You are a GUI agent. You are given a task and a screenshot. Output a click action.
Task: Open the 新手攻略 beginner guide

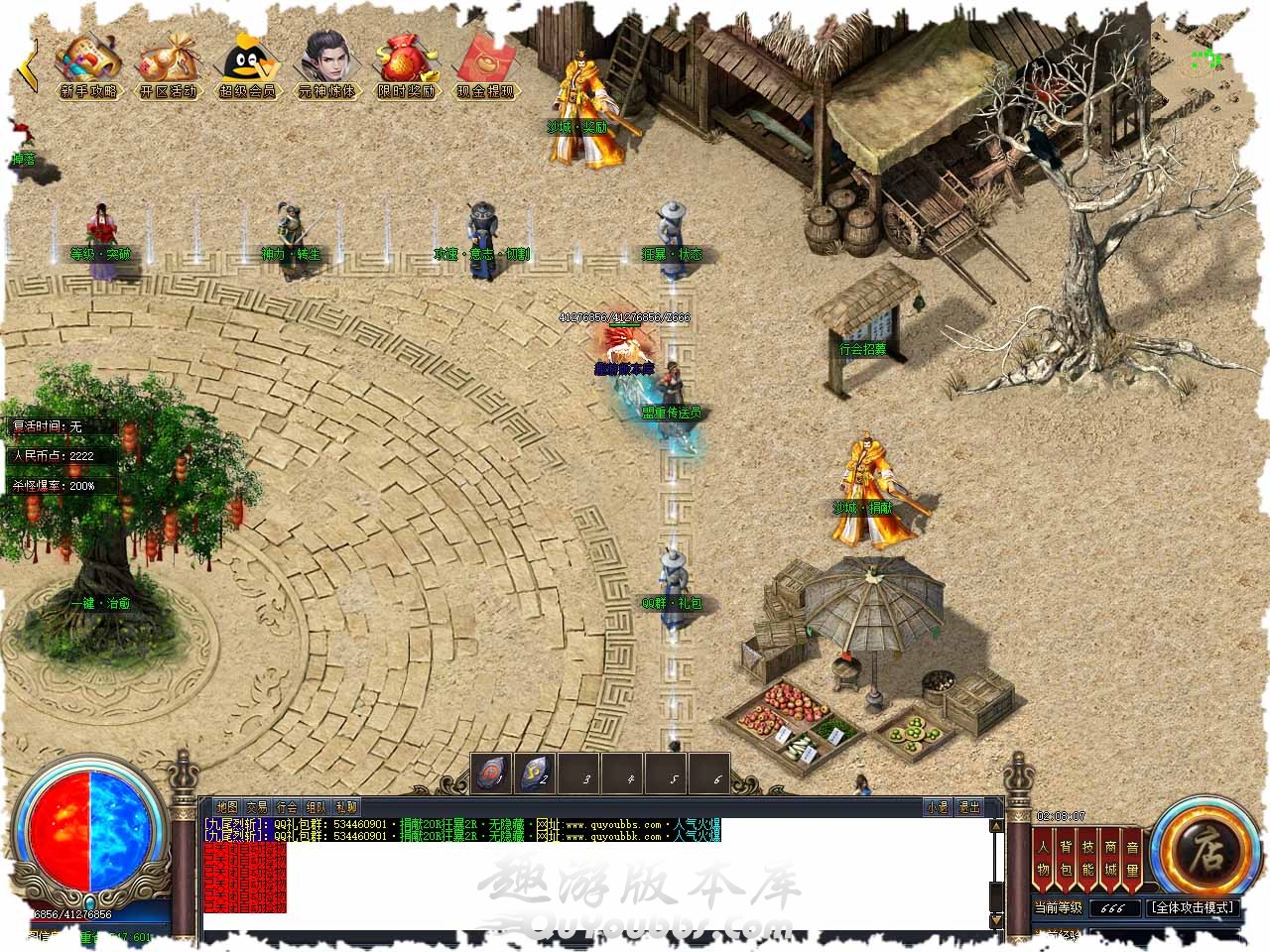(88, 66)
